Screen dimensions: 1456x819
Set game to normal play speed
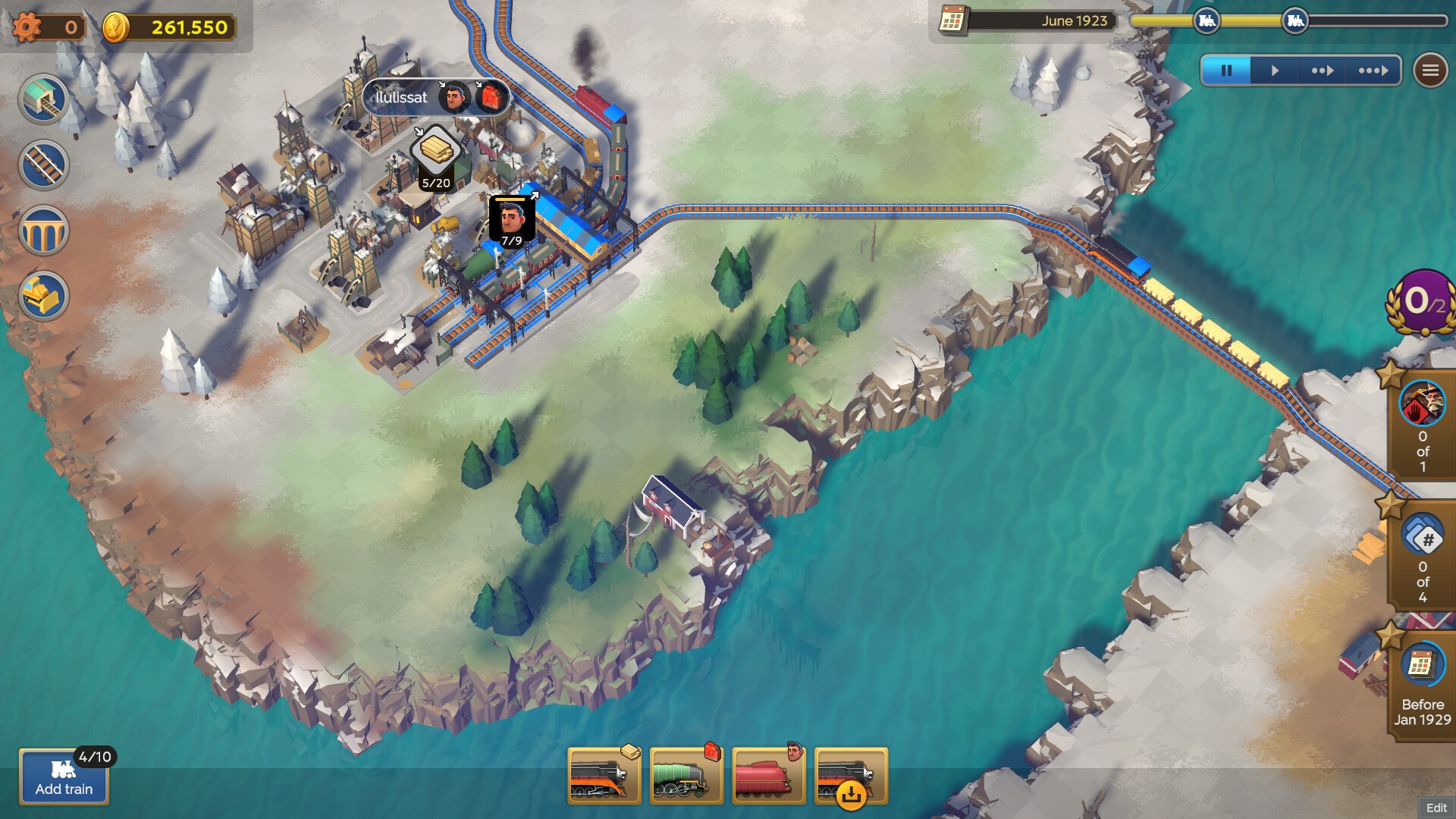[1275, 71]
